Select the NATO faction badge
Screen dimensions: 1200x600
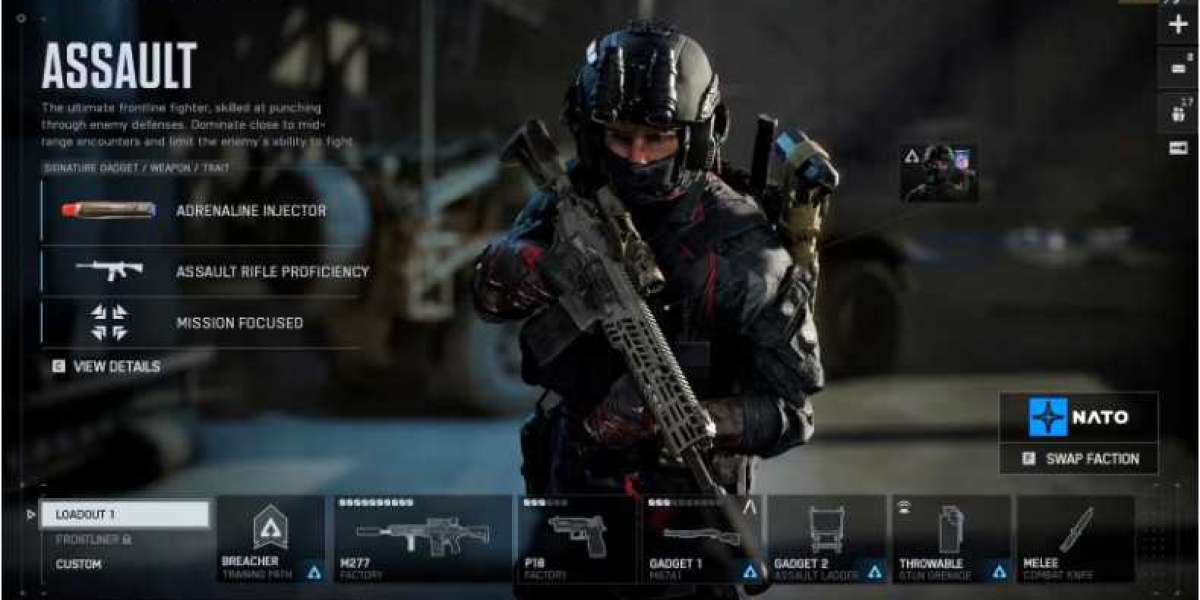[1078, 417]
